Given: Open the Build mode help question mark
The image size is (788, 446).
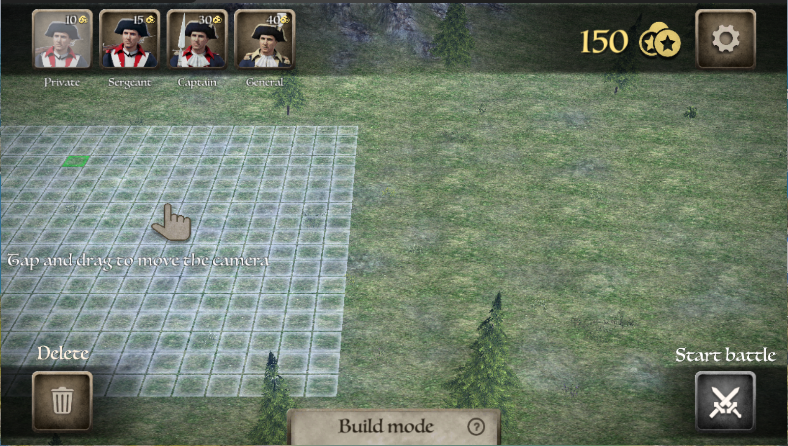Looking at the screenshot, I should [475, 426].
